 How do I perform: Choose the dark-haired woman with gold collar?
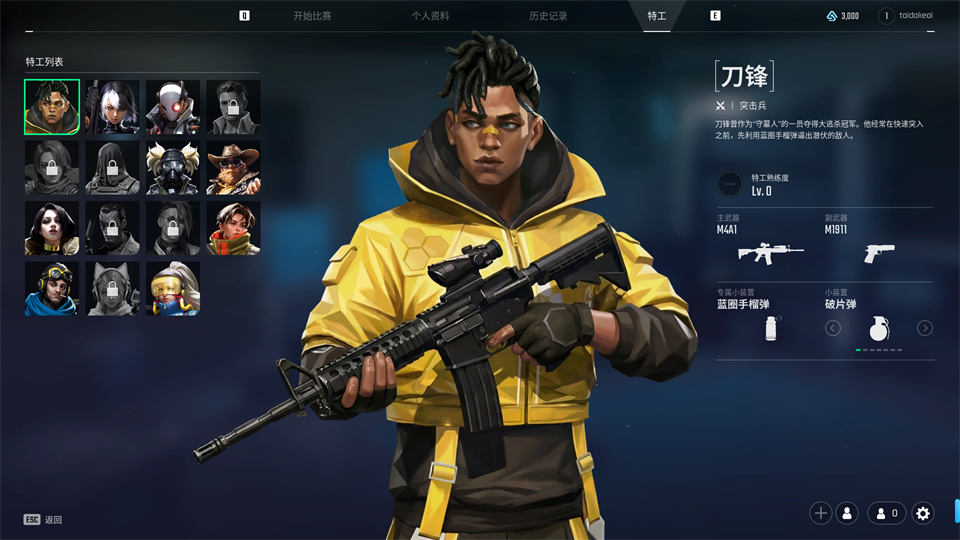[x=52, y=228]
